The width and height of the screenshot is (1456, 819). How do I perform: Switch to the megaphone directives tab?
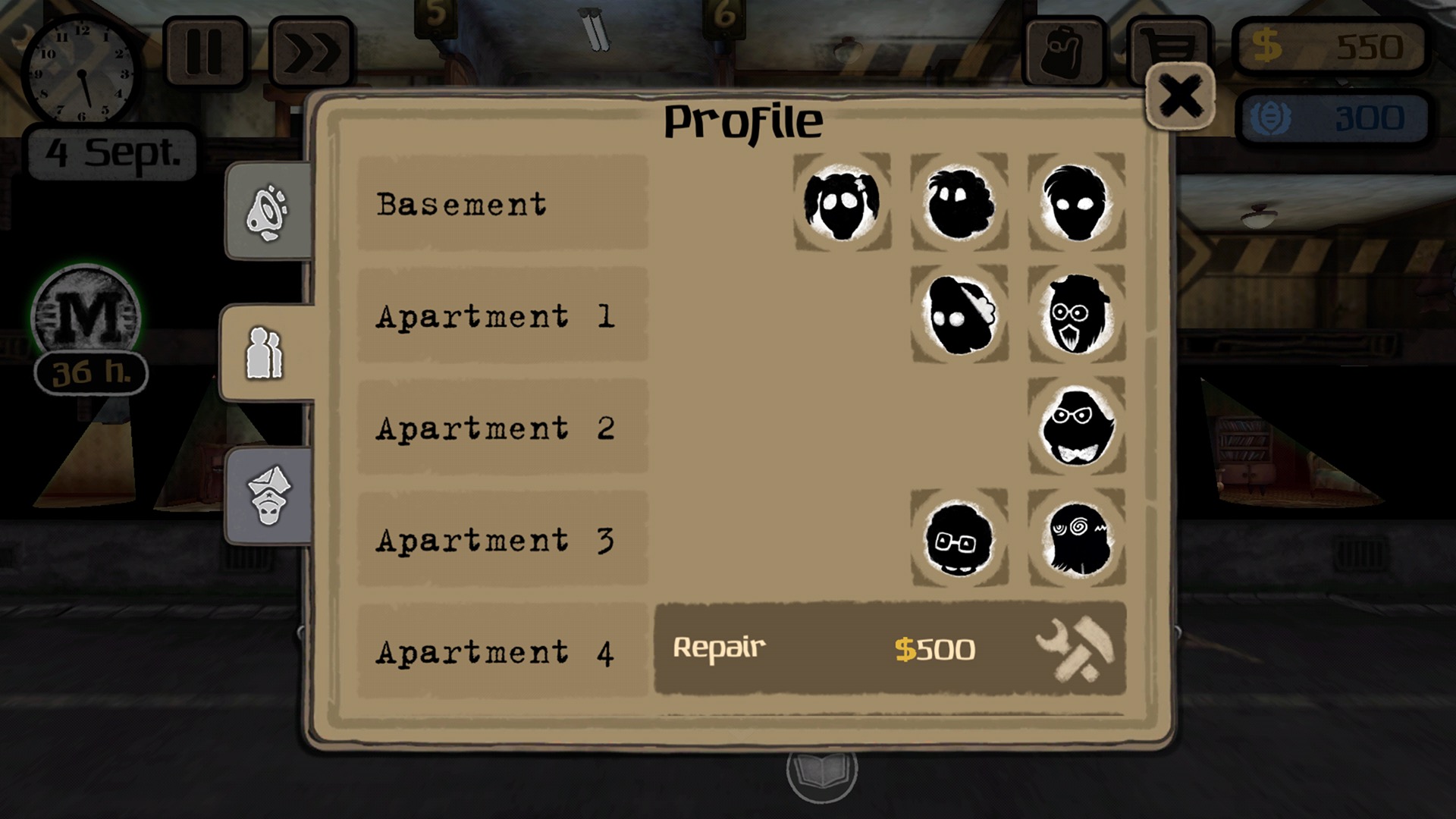[268, 212]
